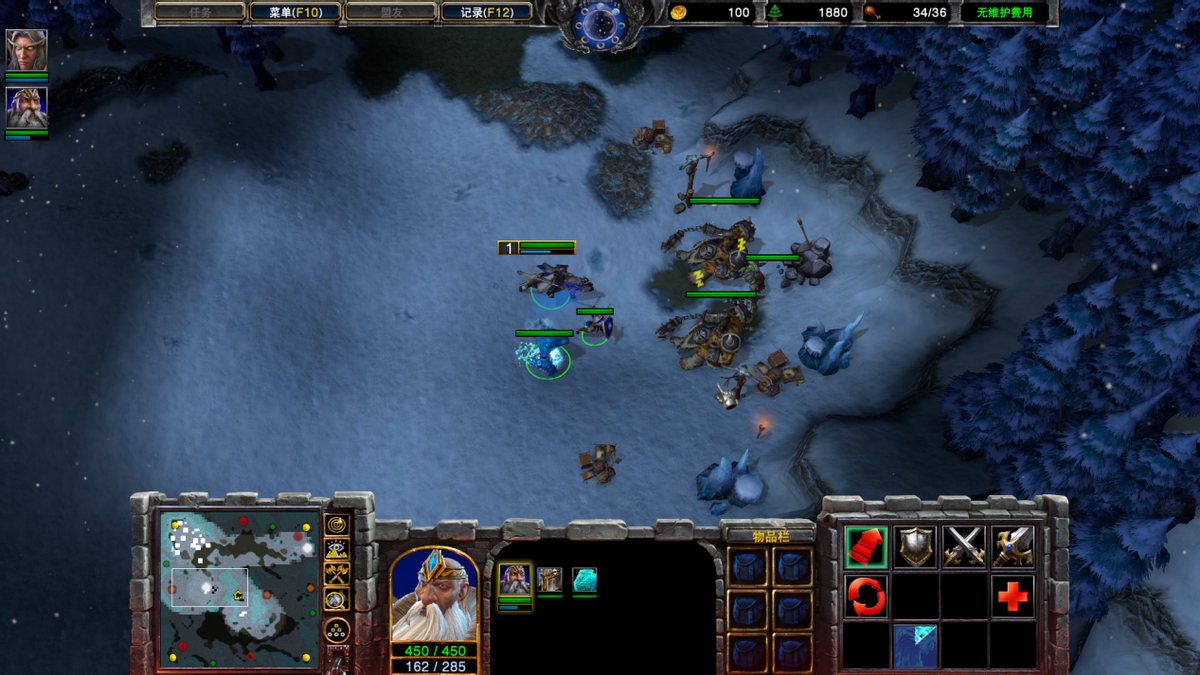1200x675 pixels.
Task: Select the armored soldier unit in group panel
Action: click(550, 580)
